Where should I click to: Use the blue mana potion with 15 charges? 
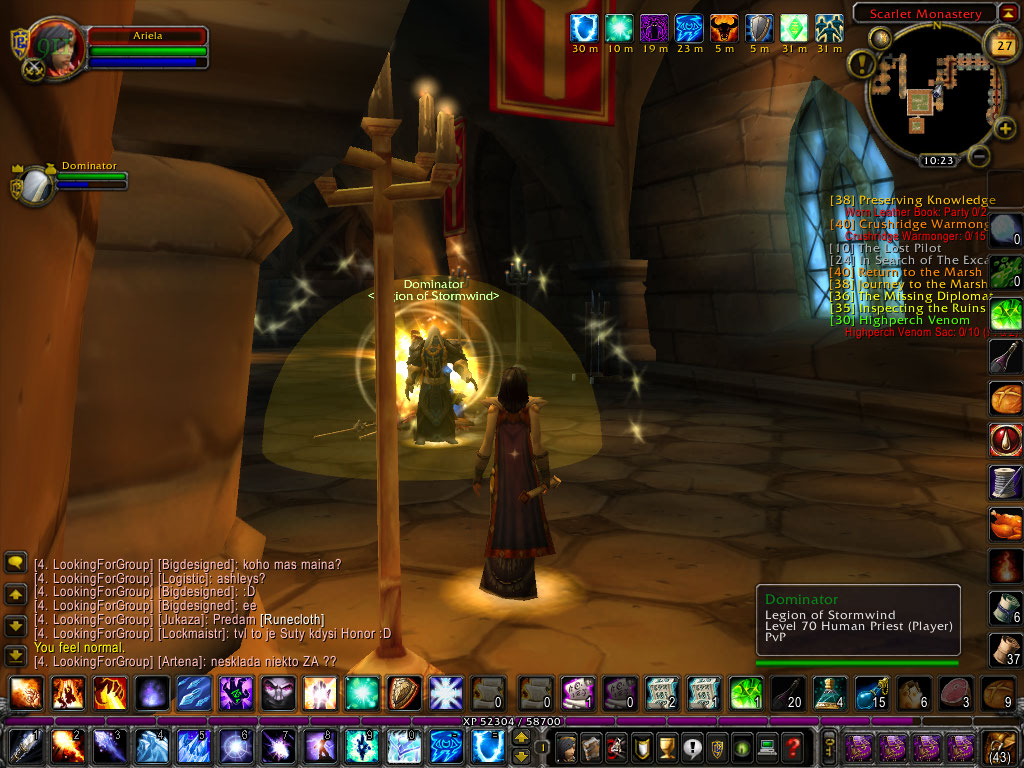pos(877,692)
